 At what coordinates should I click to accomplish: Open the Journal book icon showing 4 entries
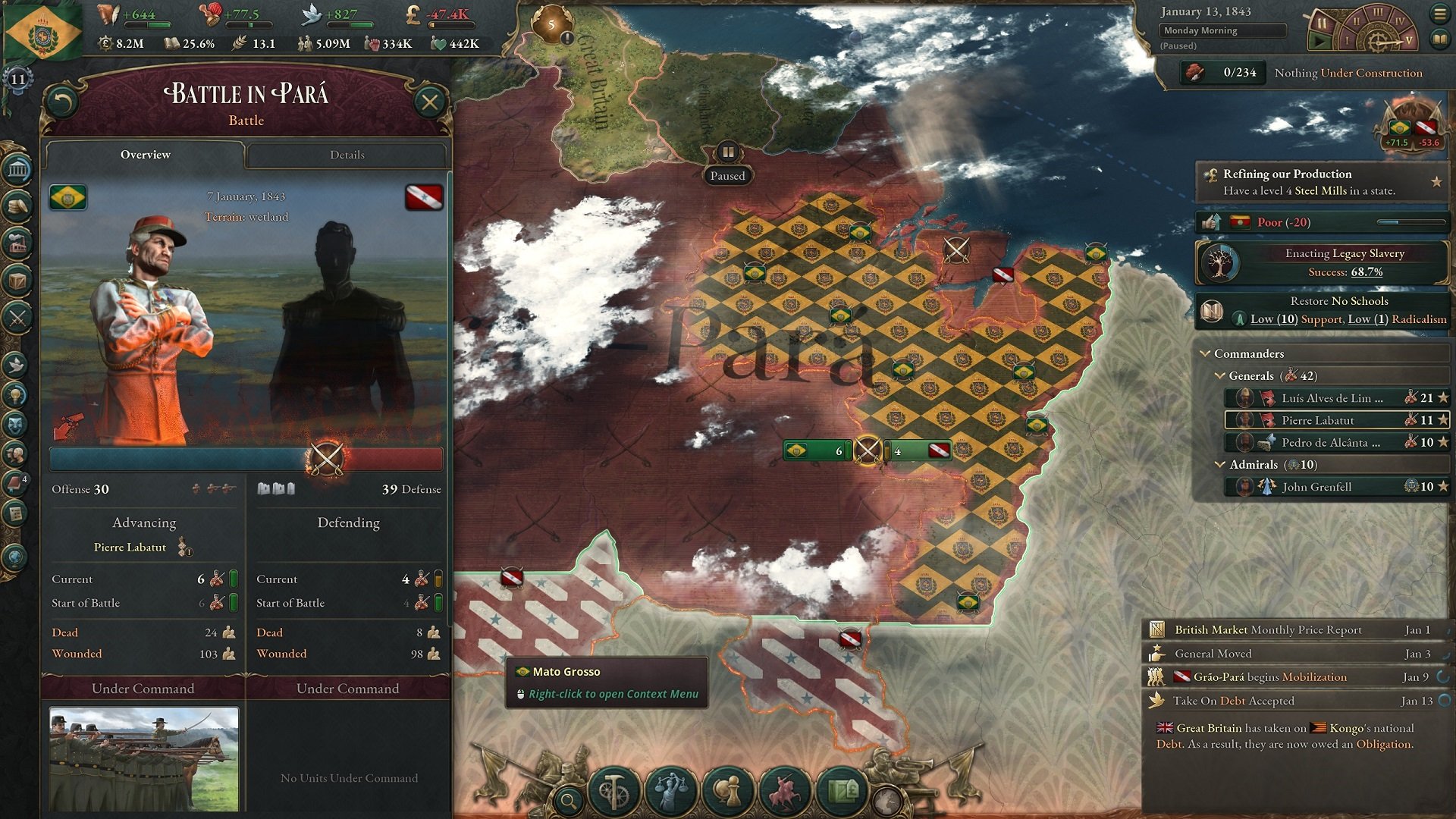point(17,480)
